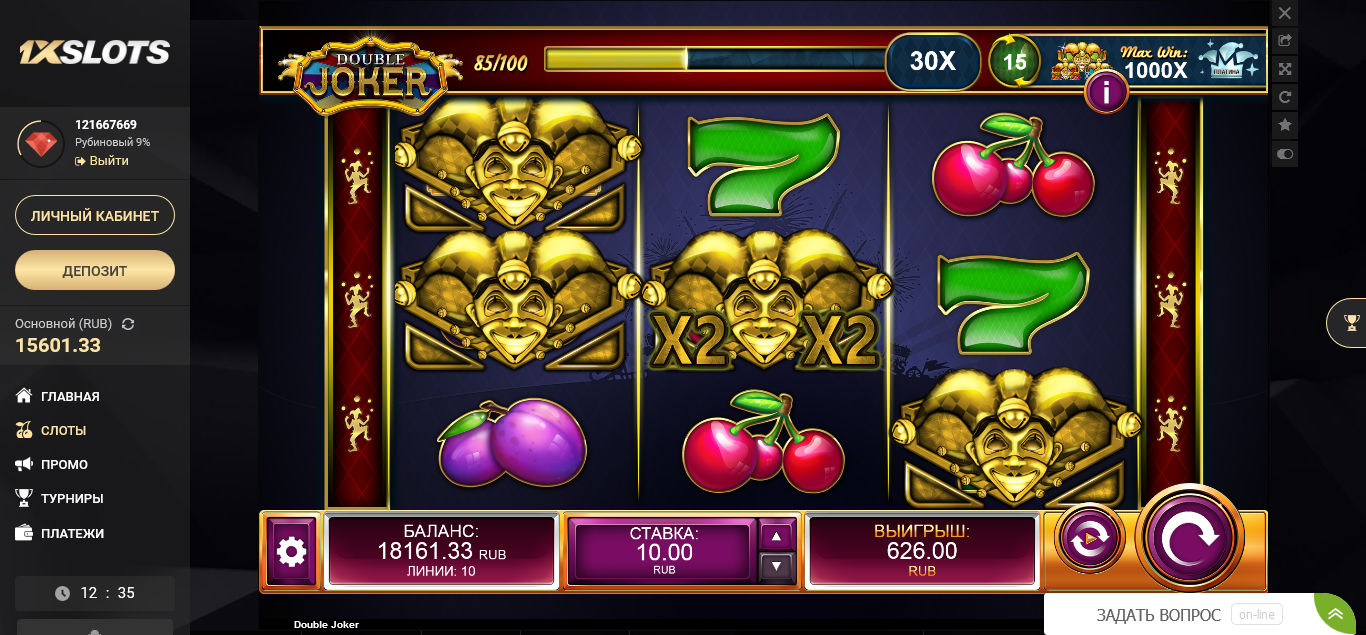Toggle fullscreen mode for the game
The width and height of the screenshot is (1366, 635).
[x=1285, y=69]
